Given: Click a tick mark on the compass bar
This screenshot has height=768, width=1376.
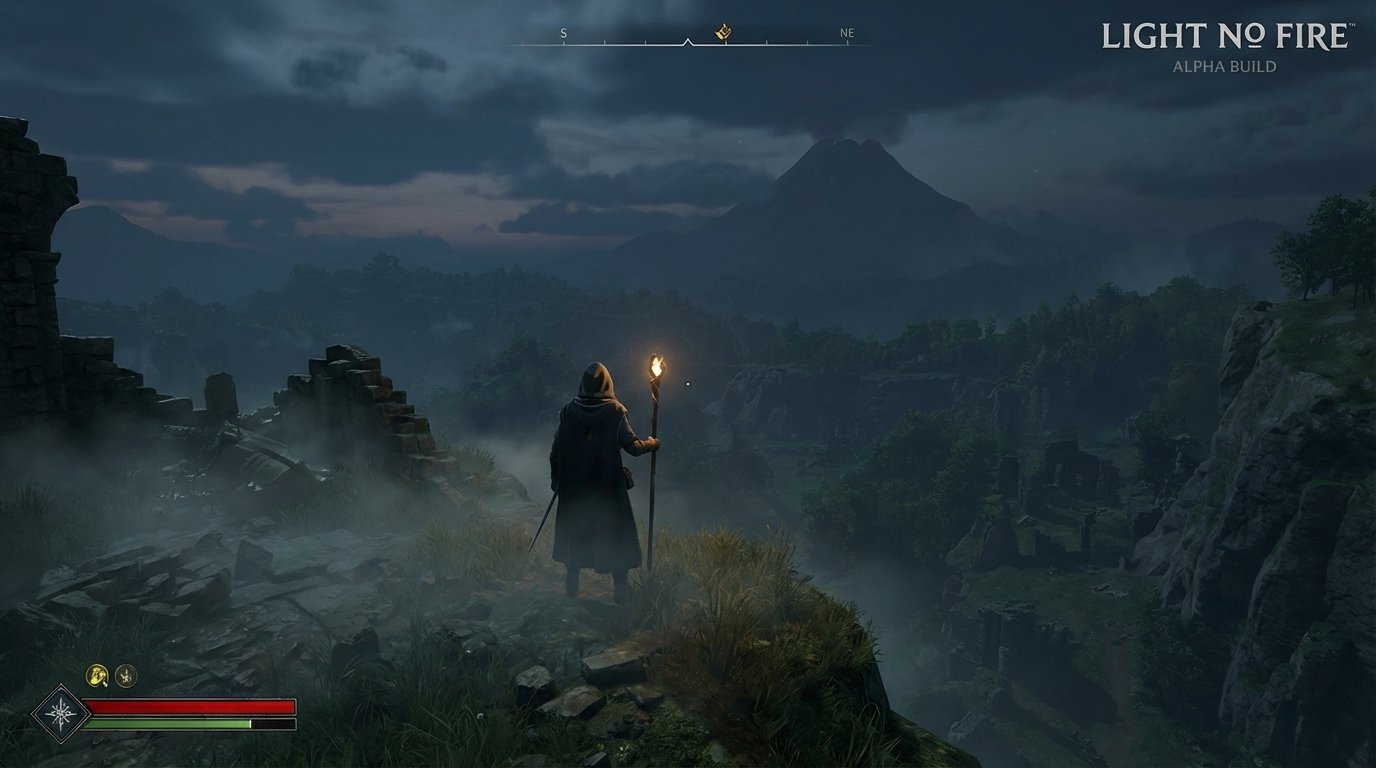Looking at the screenshot, I should pyautogui.click(x=605, y=43).
